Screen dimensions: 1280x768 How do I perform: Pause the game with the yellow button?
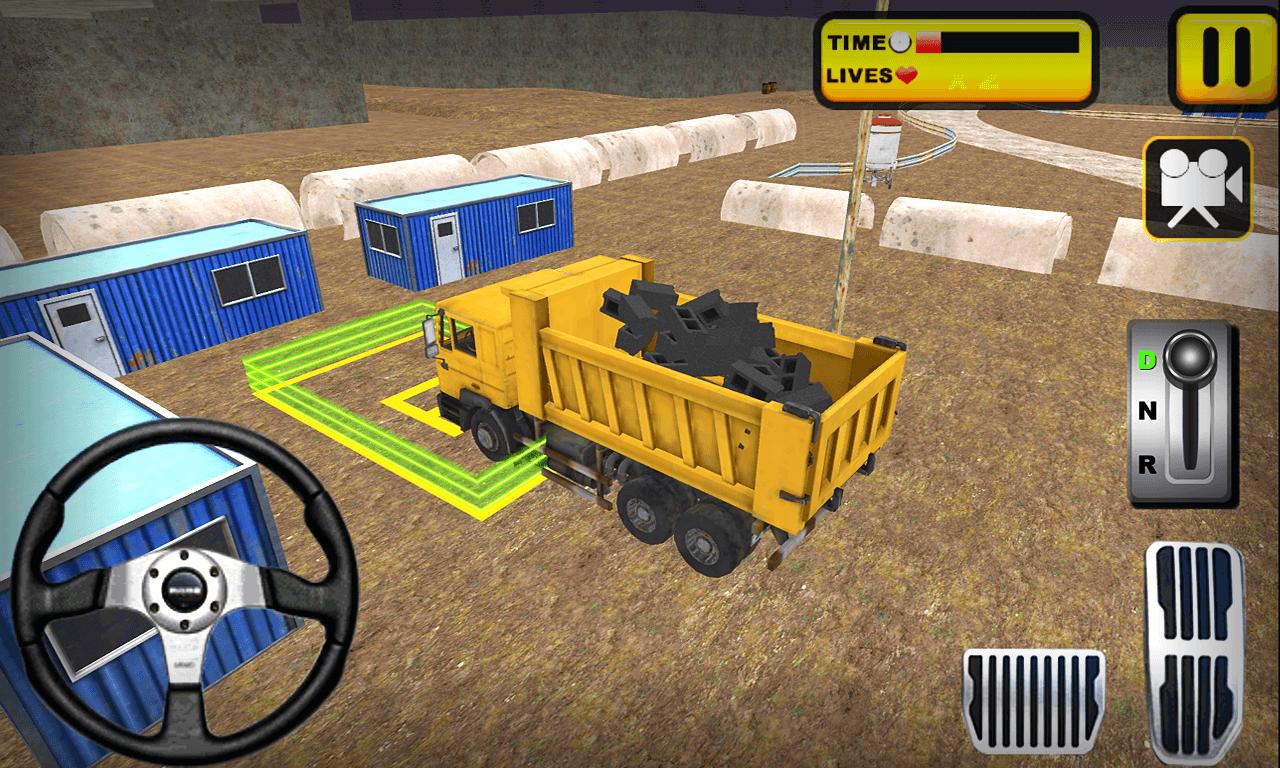1224,58
